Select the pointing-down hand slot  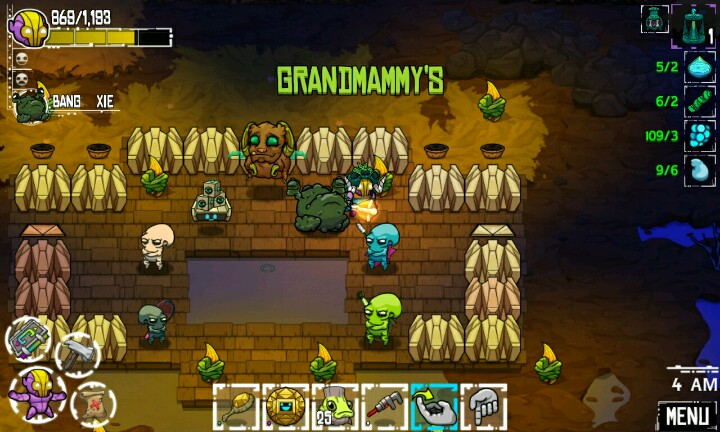(x=484, y=407)
